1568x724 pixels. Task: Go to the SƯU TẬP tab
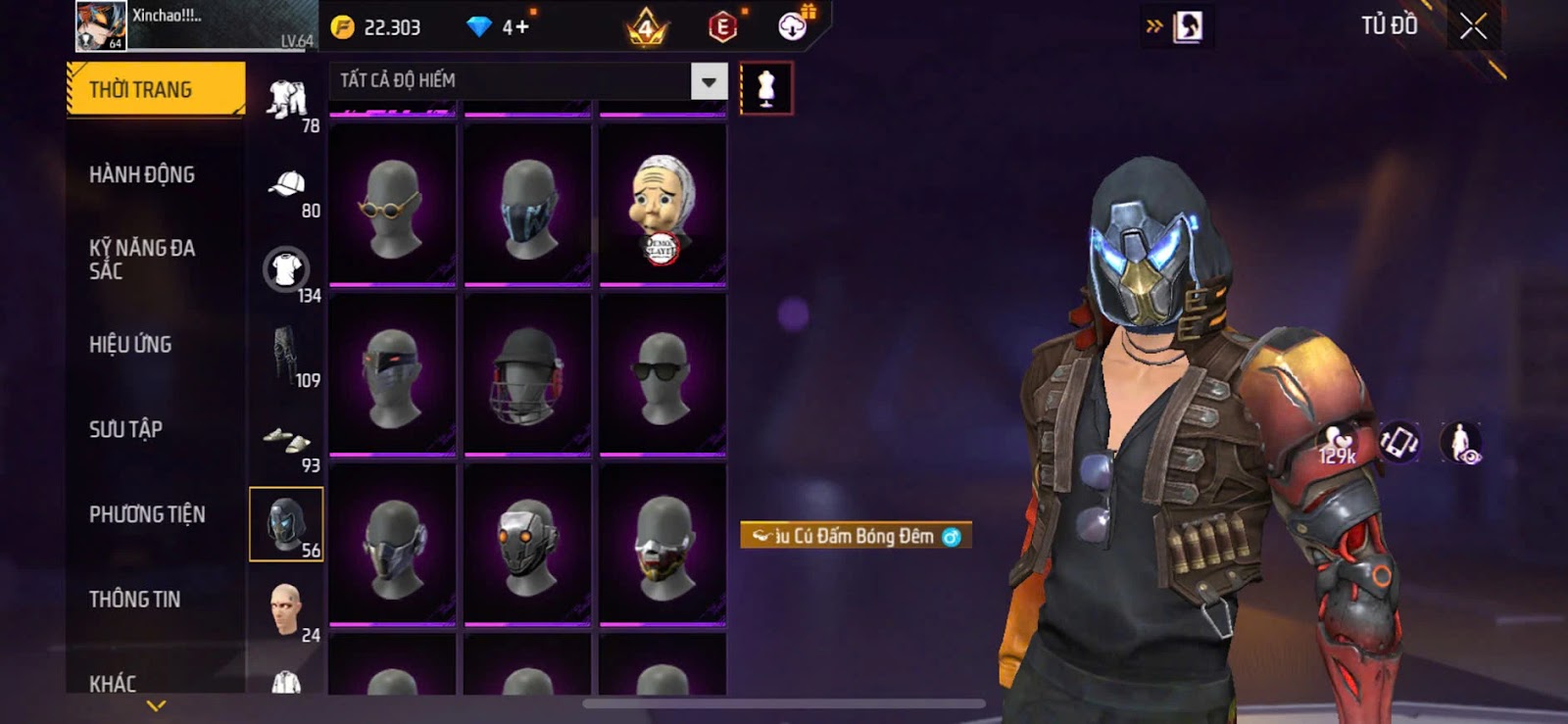point(125,429)
